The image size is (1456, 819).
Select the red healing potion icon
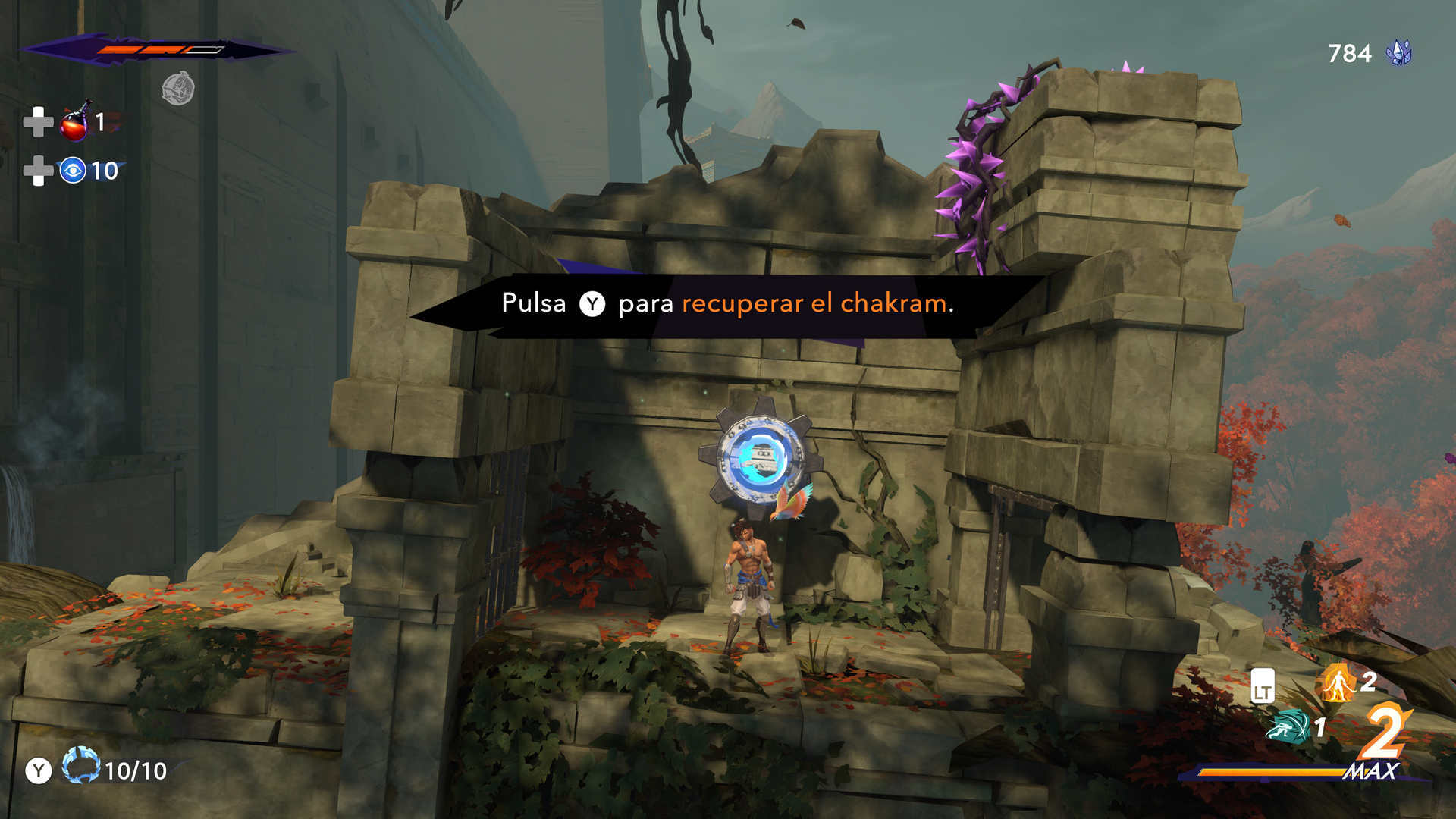pyautogui.click(x=75, y=122)
